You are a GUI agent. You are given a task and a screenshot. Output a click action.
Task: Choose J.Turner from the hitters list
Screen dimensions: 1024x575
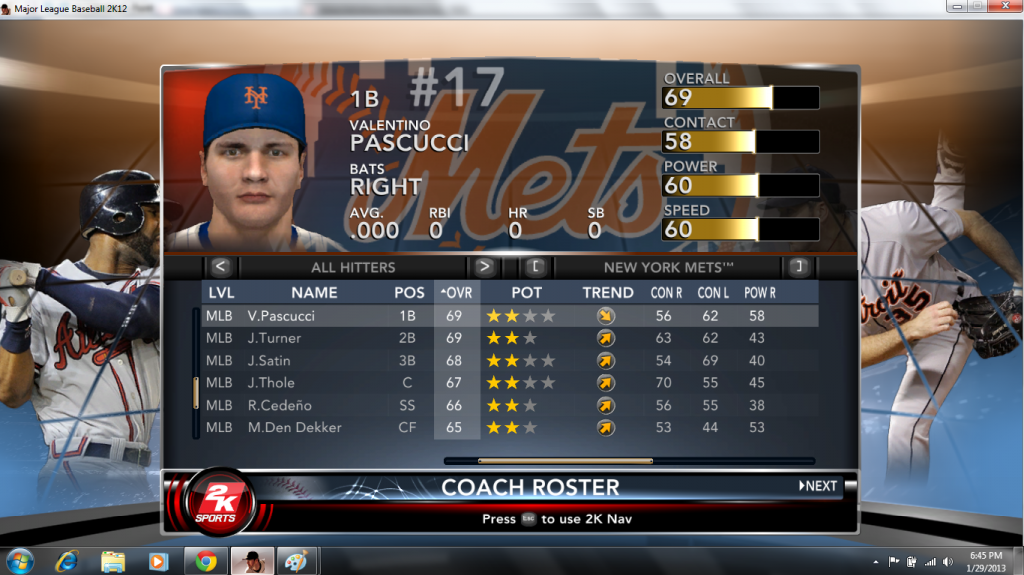coord(274,338)
